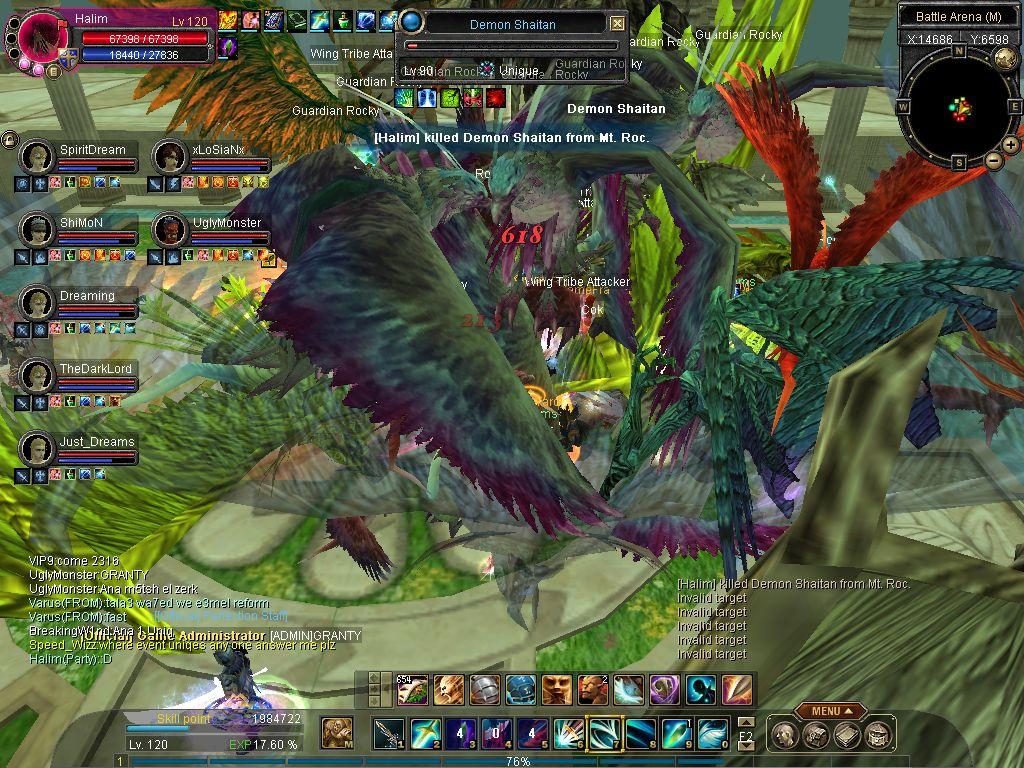Zoom out the minimap with minus button
1024x768 pixels.
[x=993, y=160]
